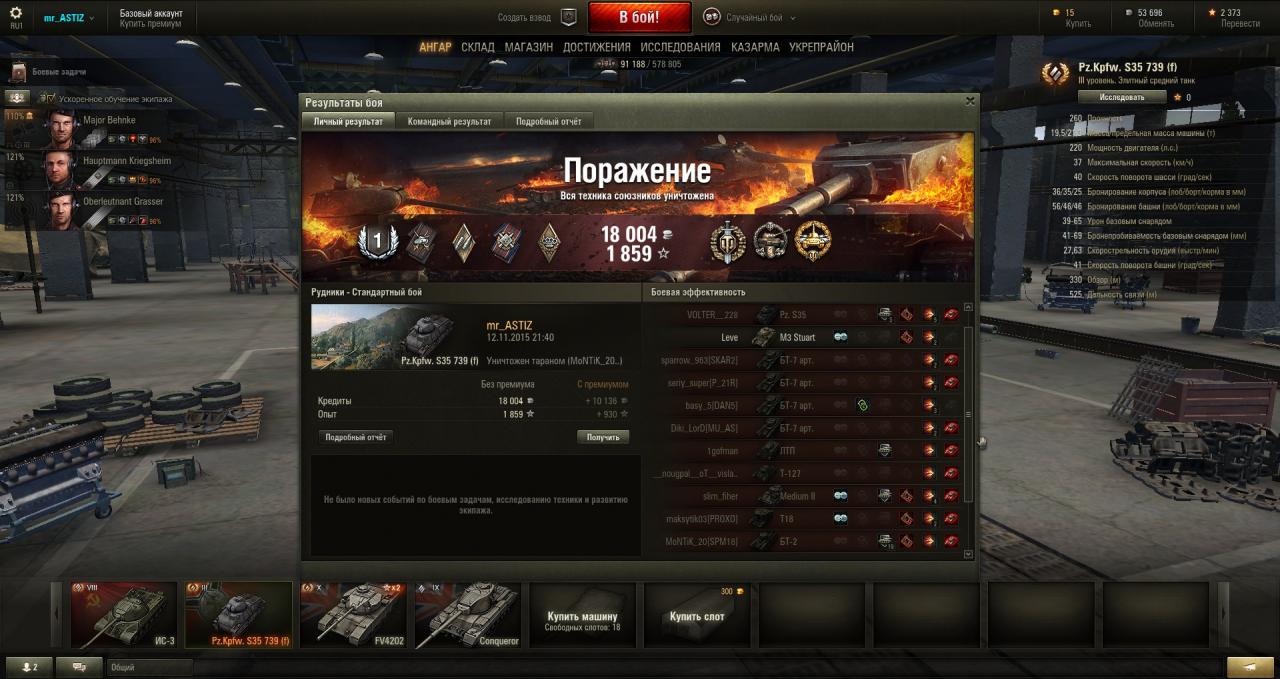Image resolution: width=1280 pixels, height=679 pixels.
Task: Go to the «Магазин» store
Action: point(528,47)
